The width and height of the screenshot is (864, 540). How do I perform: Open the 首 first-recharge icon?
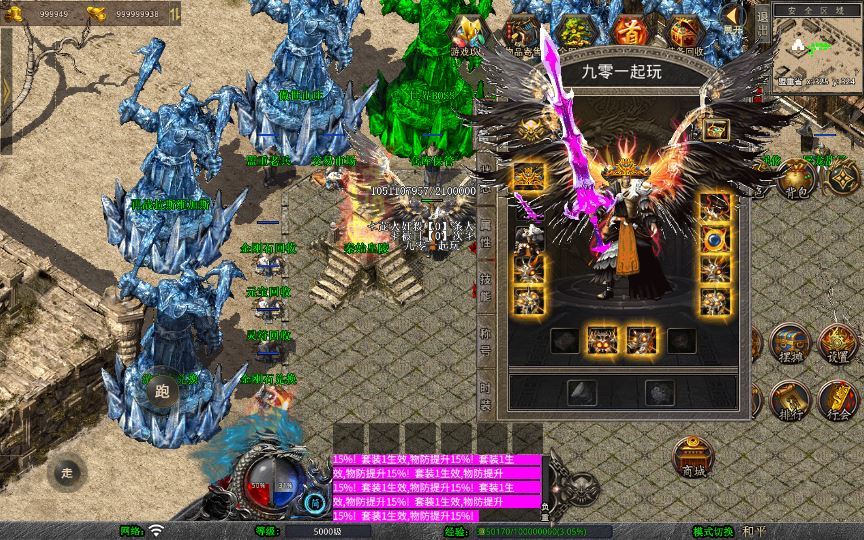pyautogui.click(x=630, y=32)
